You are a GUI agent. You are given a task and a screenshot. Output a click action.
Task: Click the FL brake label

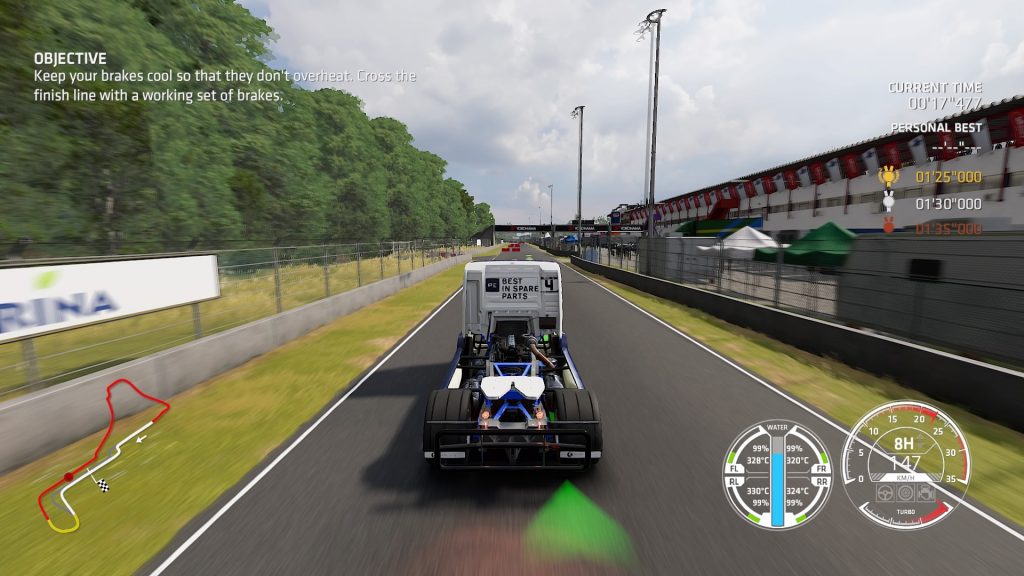pyautogui.click(x=732, y=468)
